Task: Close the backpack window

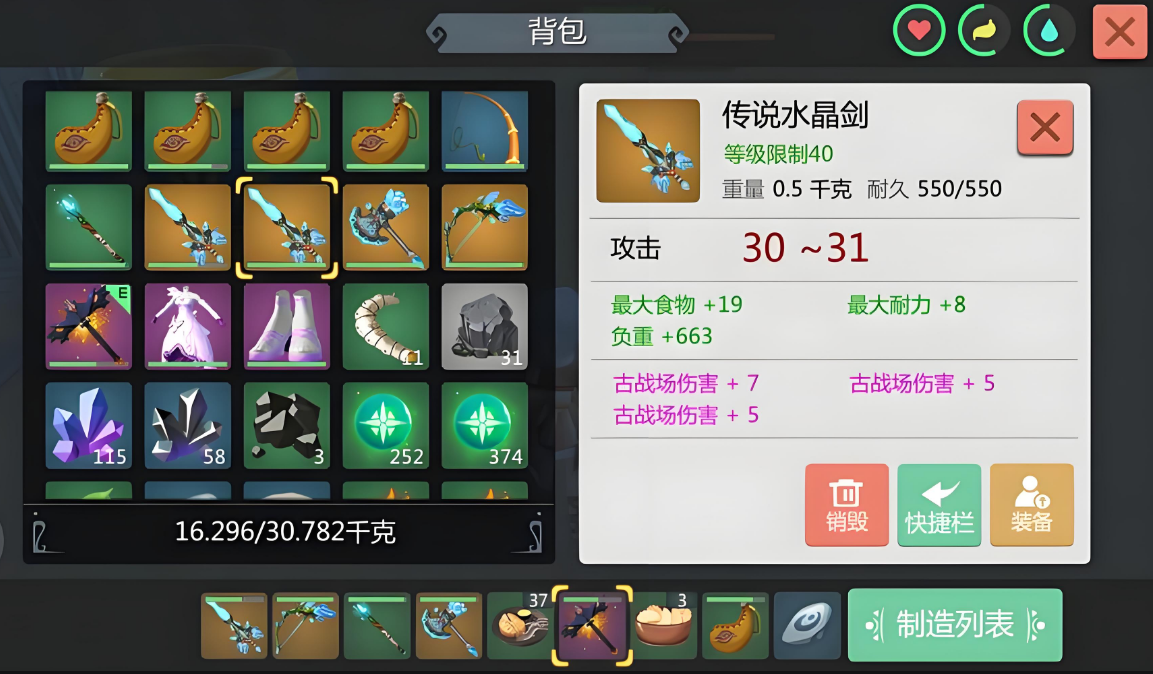Action: pos(1119,32)
